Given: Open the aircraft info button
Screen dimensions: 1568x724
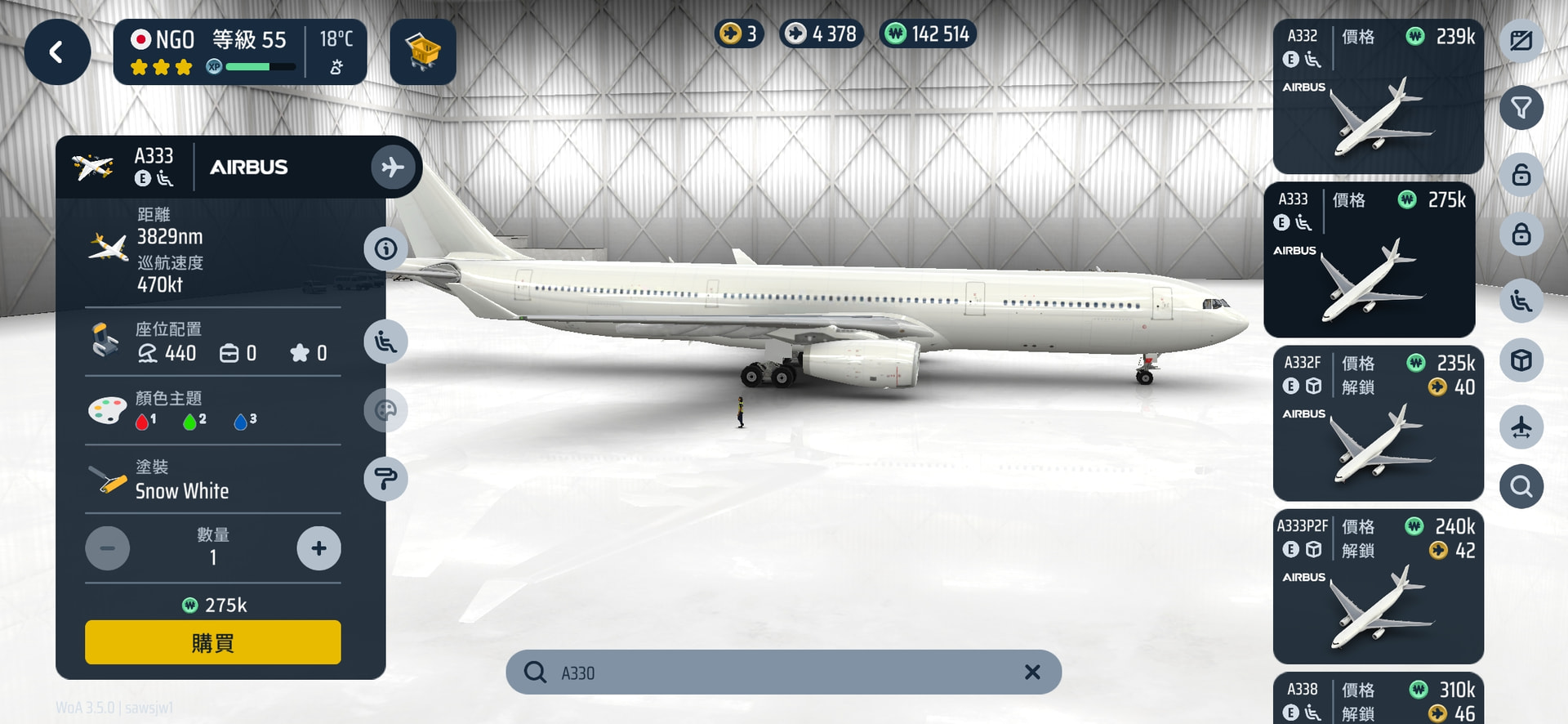Looking at the screenshot, I should pyautogui.click(x=385, y=248).
